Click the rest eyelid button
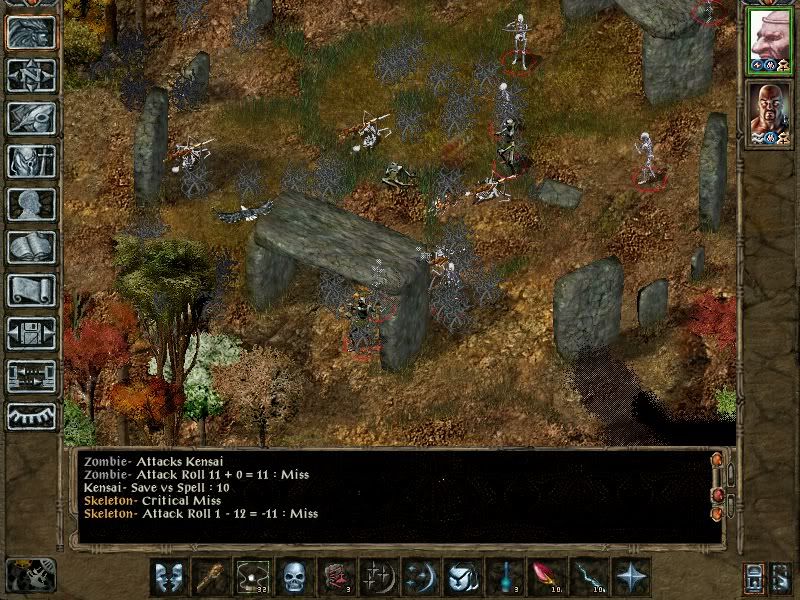Image resolution: width=800 pixels, height=600 pixels. point(31,415)
